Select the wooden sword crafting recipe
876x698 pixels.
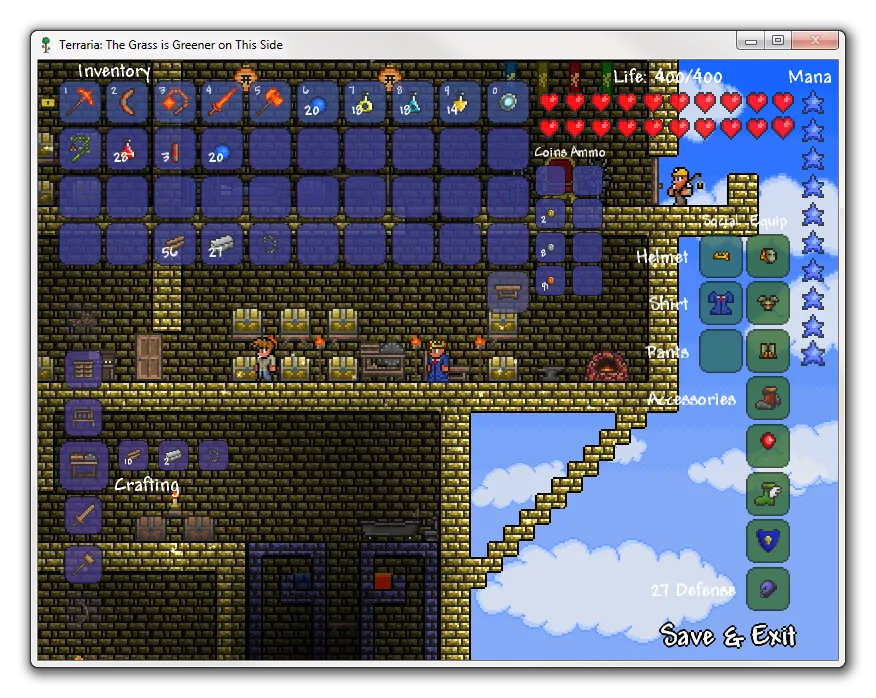84,516
